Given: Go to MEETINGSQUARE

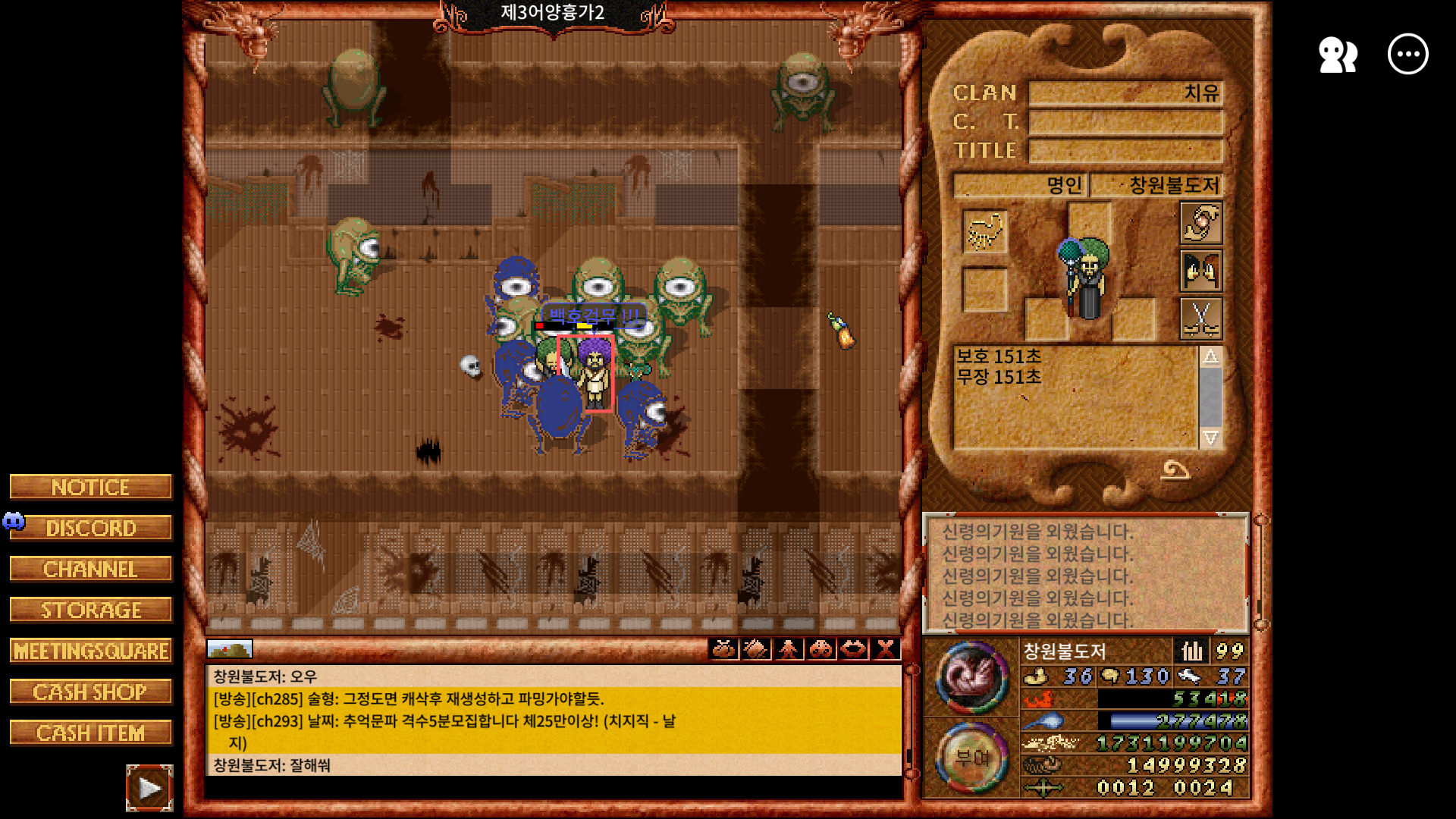Looking at the screenshot, I should pyautogui.click(x=91, y=651).
